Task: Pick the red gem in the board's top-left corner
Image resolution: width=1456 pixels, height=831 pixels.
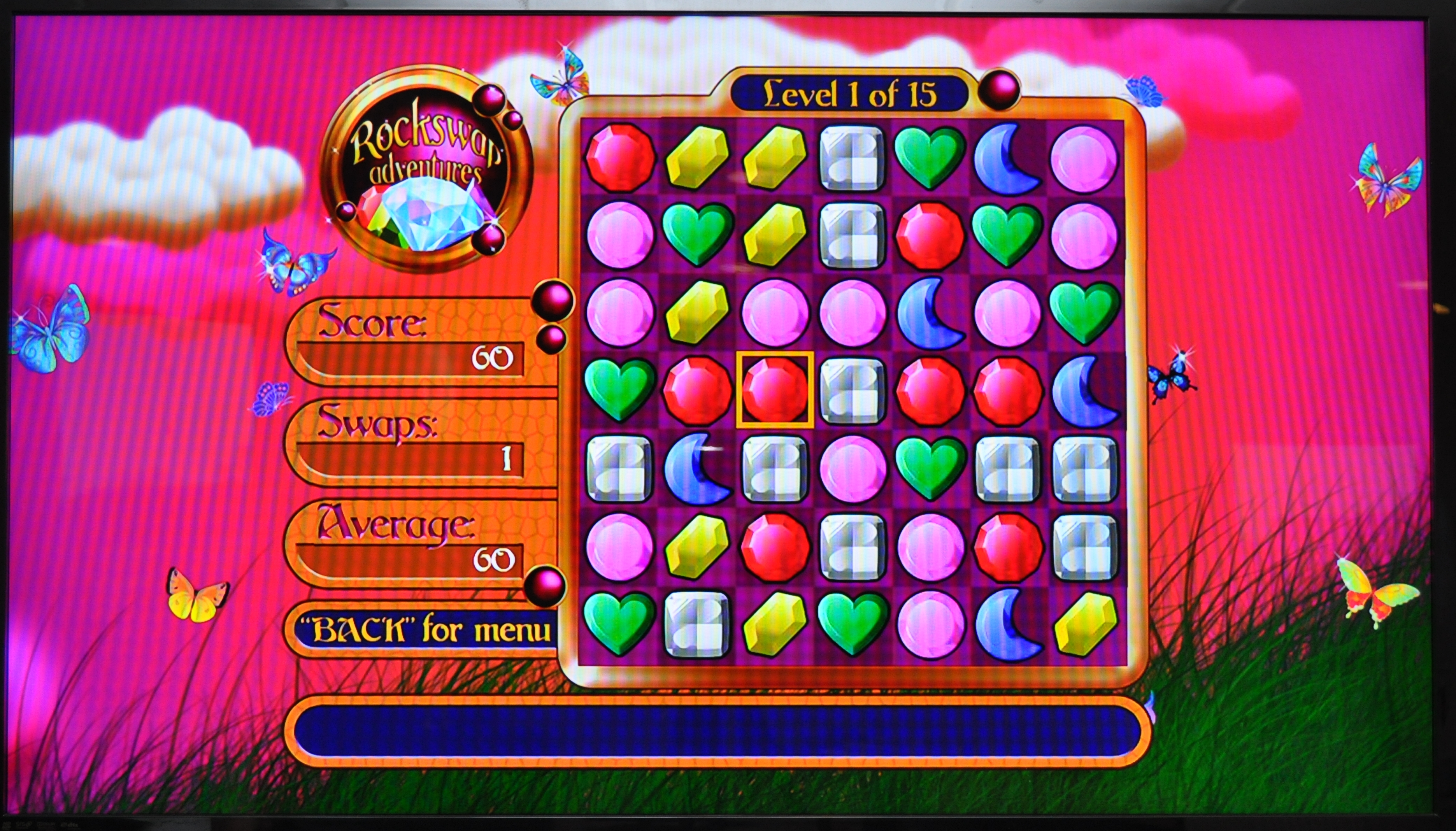Action: (620, 157)
